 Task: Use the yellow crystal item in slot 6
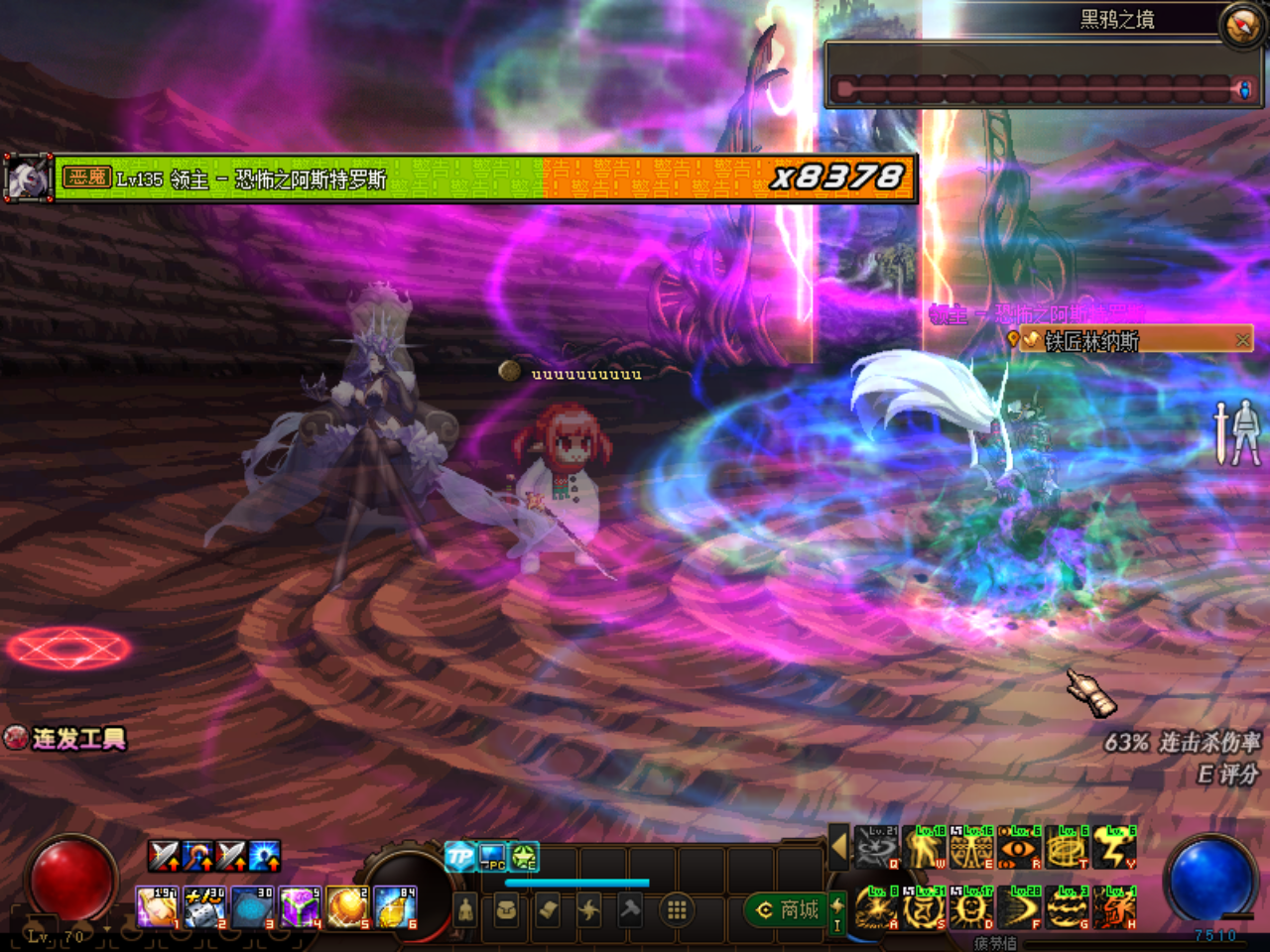click(395, 908)
